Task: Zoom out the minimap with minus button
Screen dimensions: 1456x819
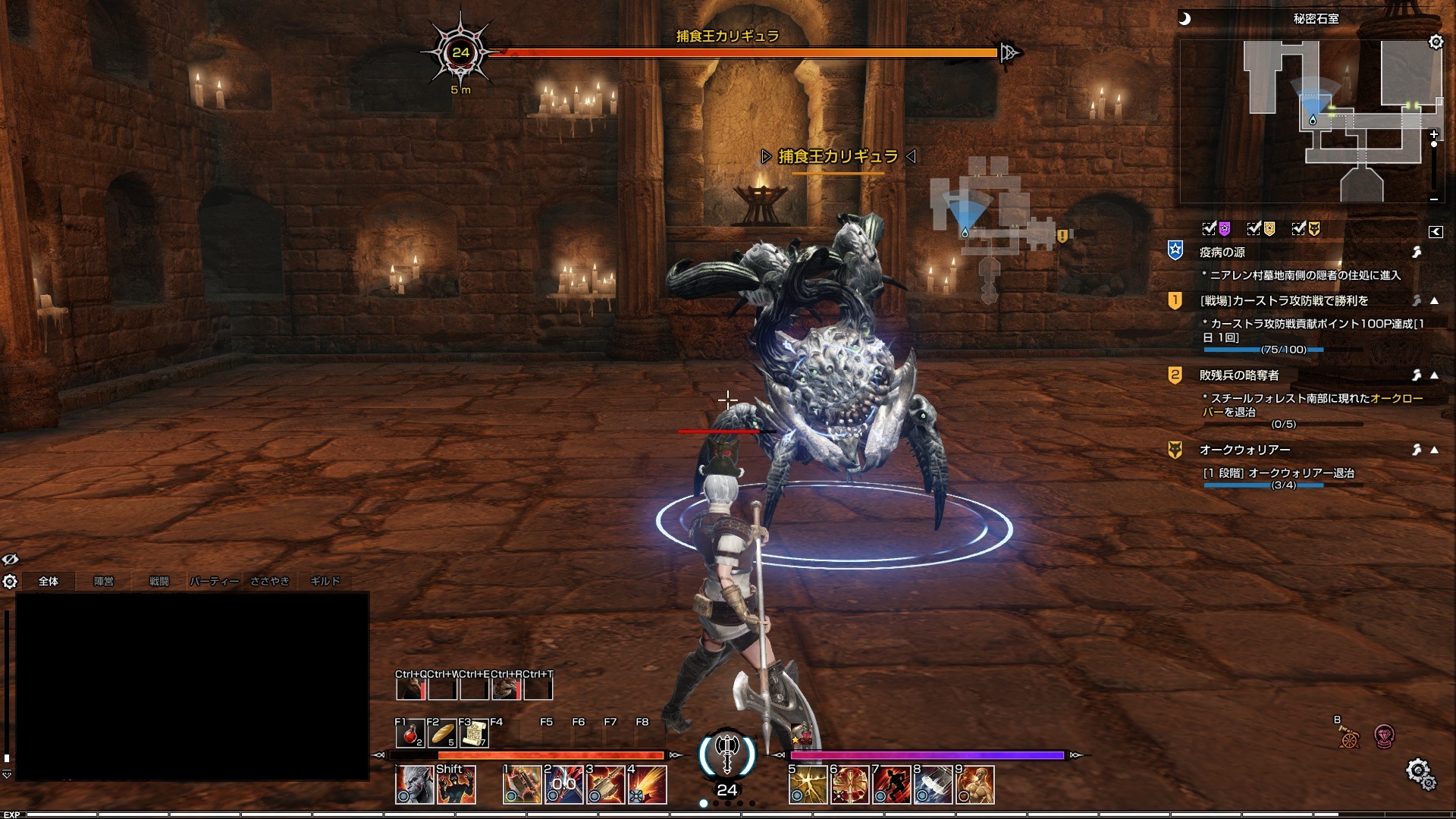Action: click(1433, 199)
